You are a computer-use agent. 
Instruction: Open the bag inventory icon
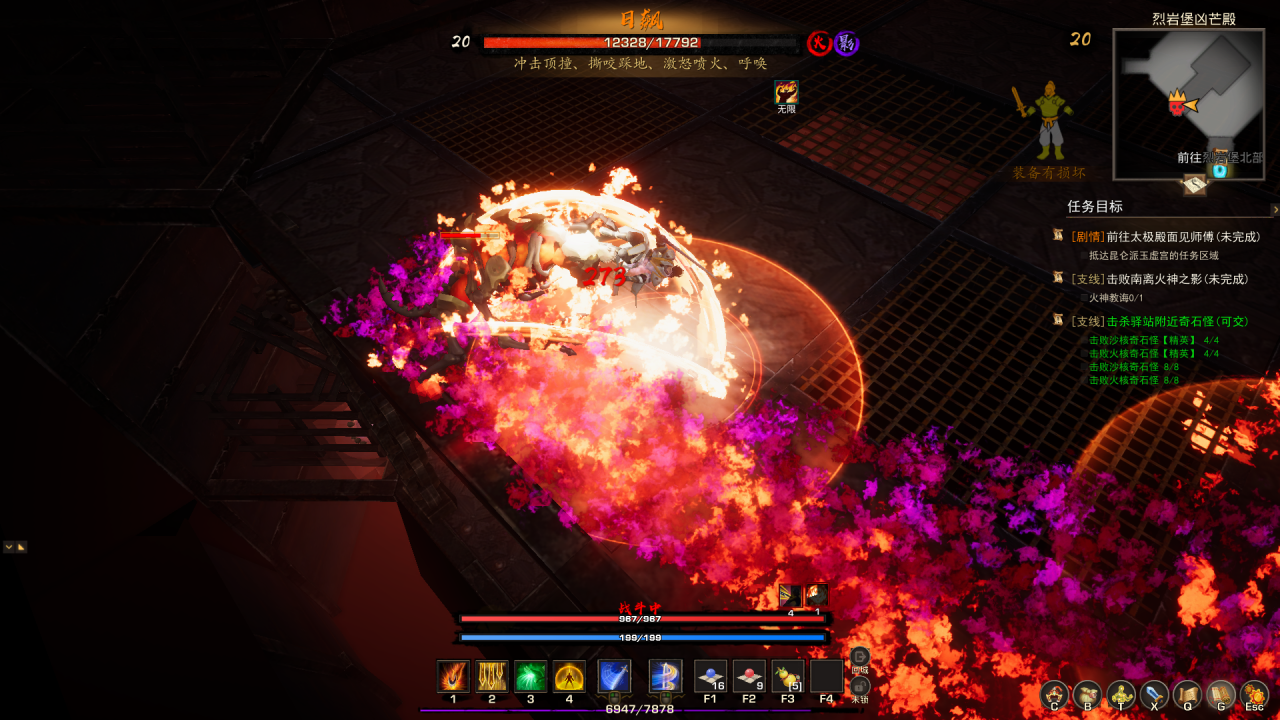coord(1087,694)
